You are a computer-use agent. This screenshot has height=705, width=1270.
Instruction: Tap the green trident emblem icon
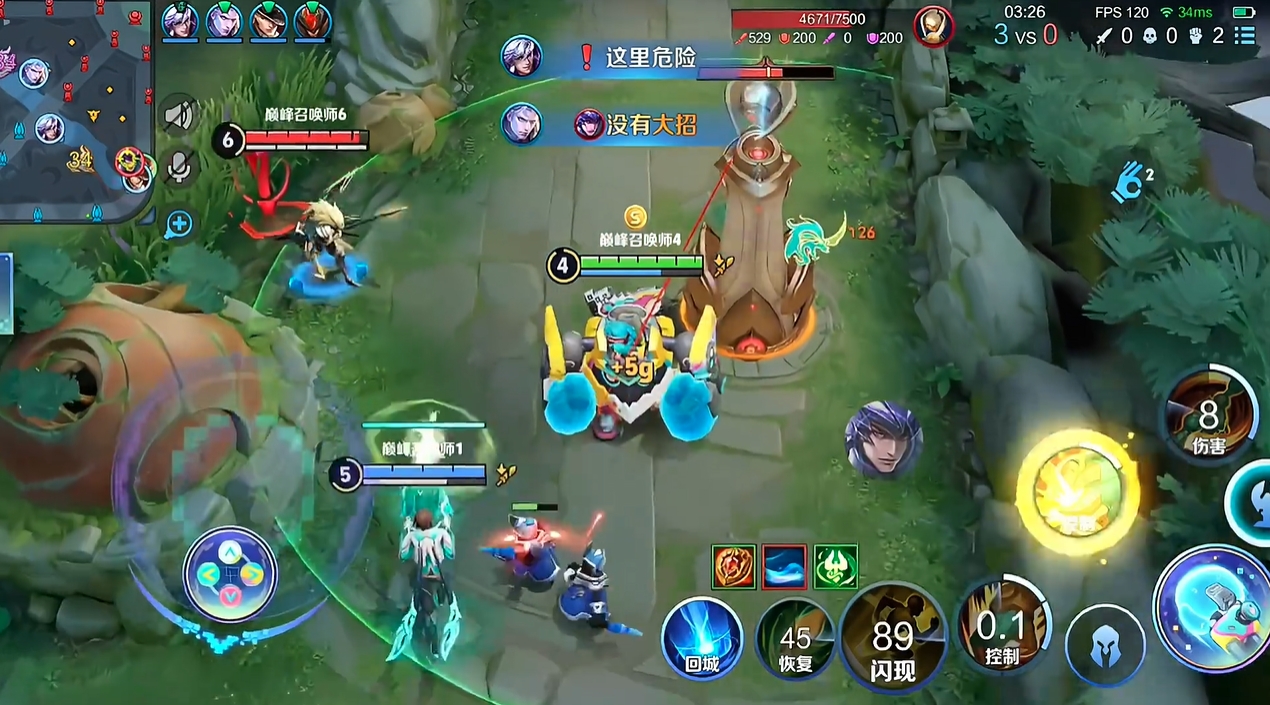click(835, 566)
